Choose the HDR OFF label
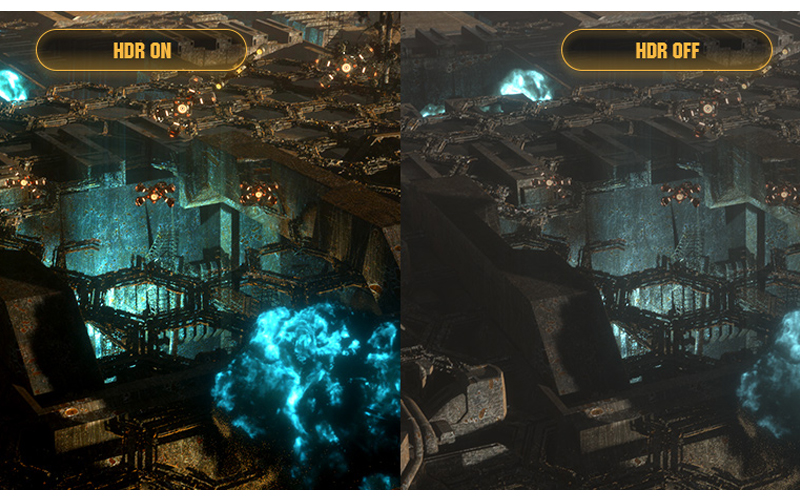This screenshot has height=500, width=800. [x=666, y=50]
